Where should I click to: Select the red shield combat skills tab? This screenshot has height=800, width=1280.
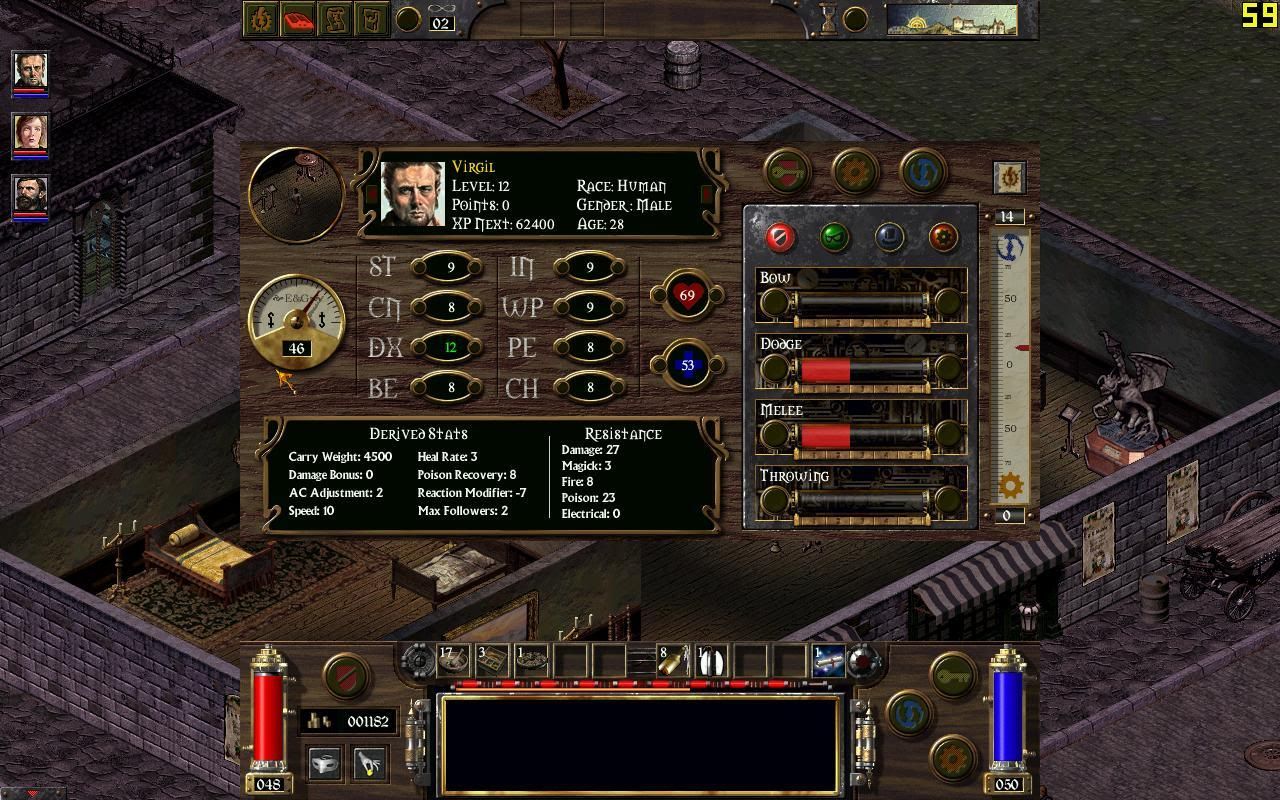780,237
